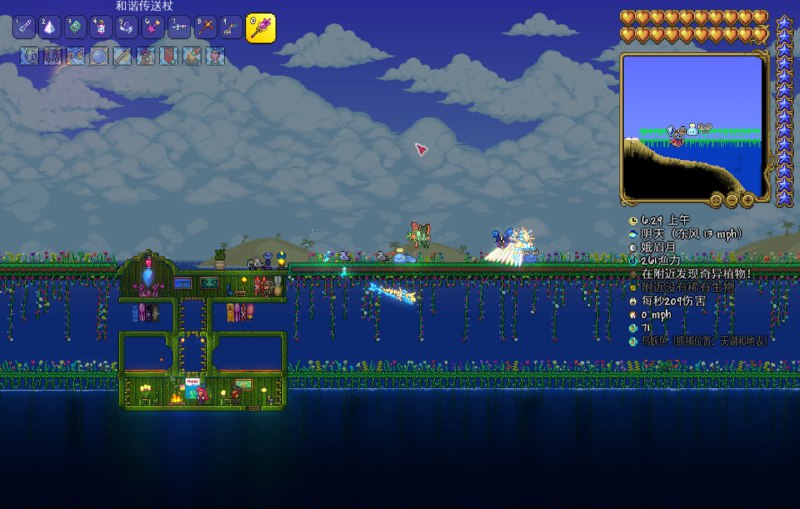Select the white crystal shard in slot 2
This screenshot has width=800, height=509.
[x=50, y=27]
